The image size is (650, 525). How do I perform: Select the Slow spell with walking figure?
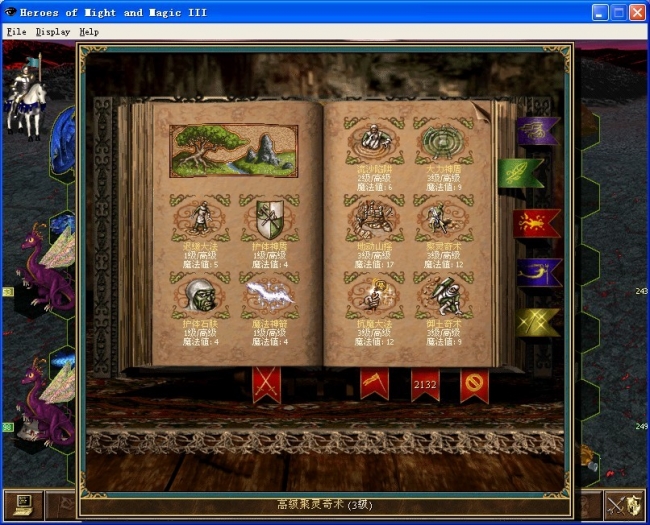pos(199,217)
